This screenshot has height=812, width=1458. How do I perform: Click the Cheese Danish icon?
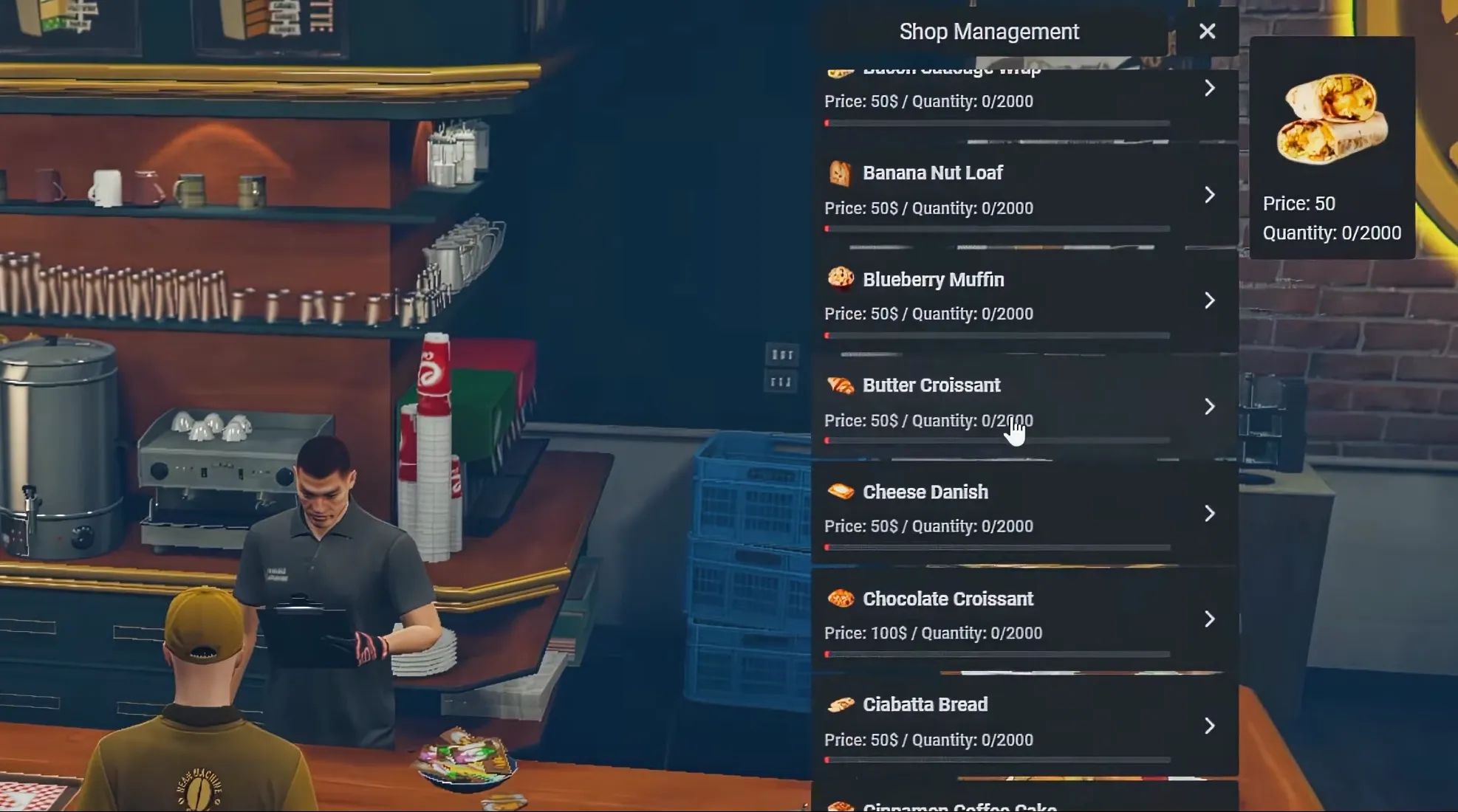(x=842, y=492)
